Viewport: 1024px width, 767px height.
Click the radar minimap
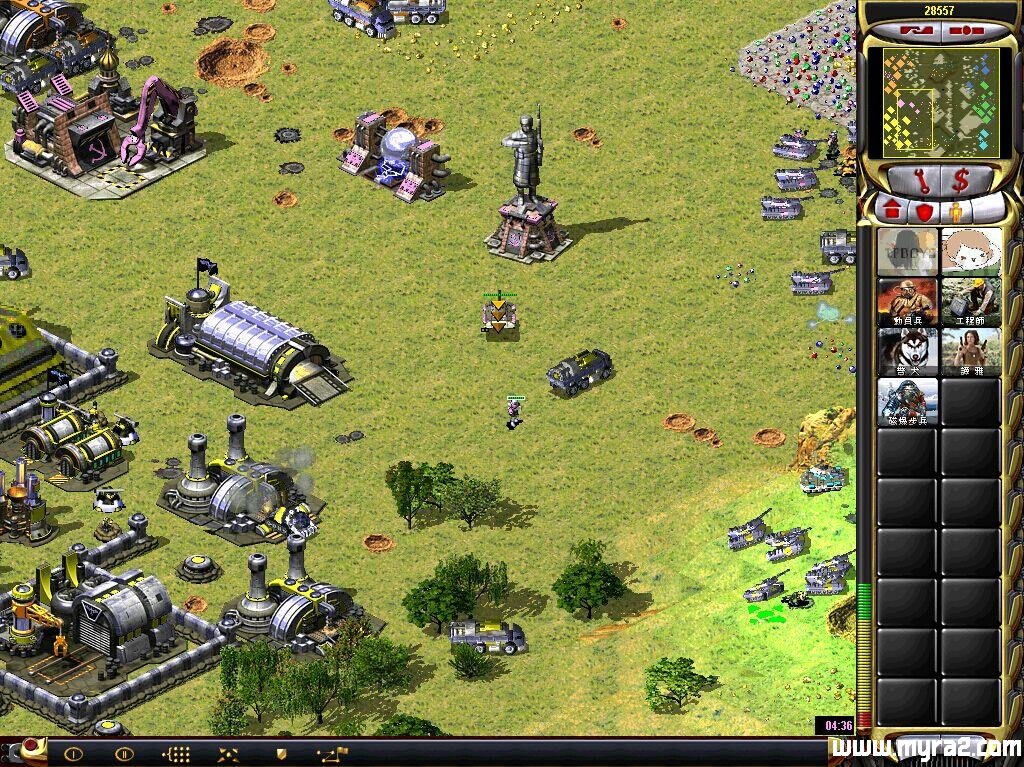pos(940,102)
